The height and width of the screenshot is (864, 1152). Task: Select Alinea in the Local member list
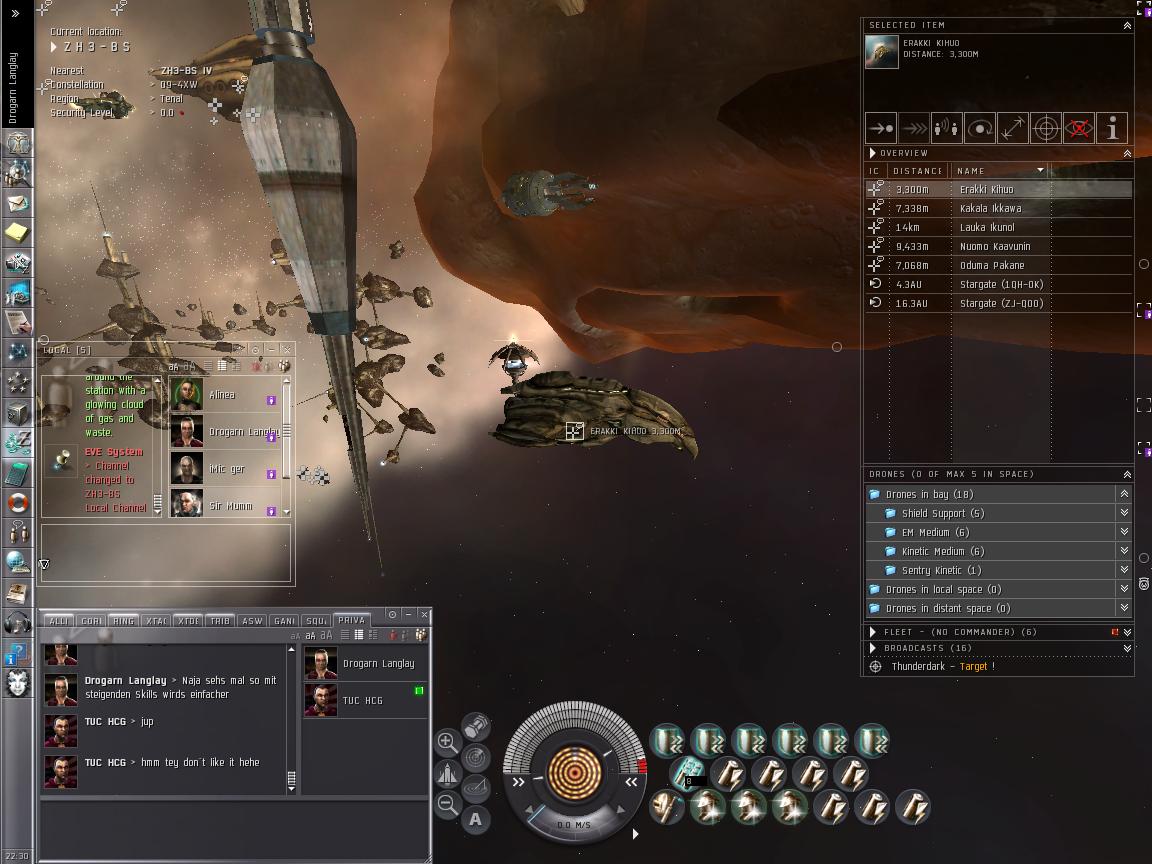coord(222,395)
